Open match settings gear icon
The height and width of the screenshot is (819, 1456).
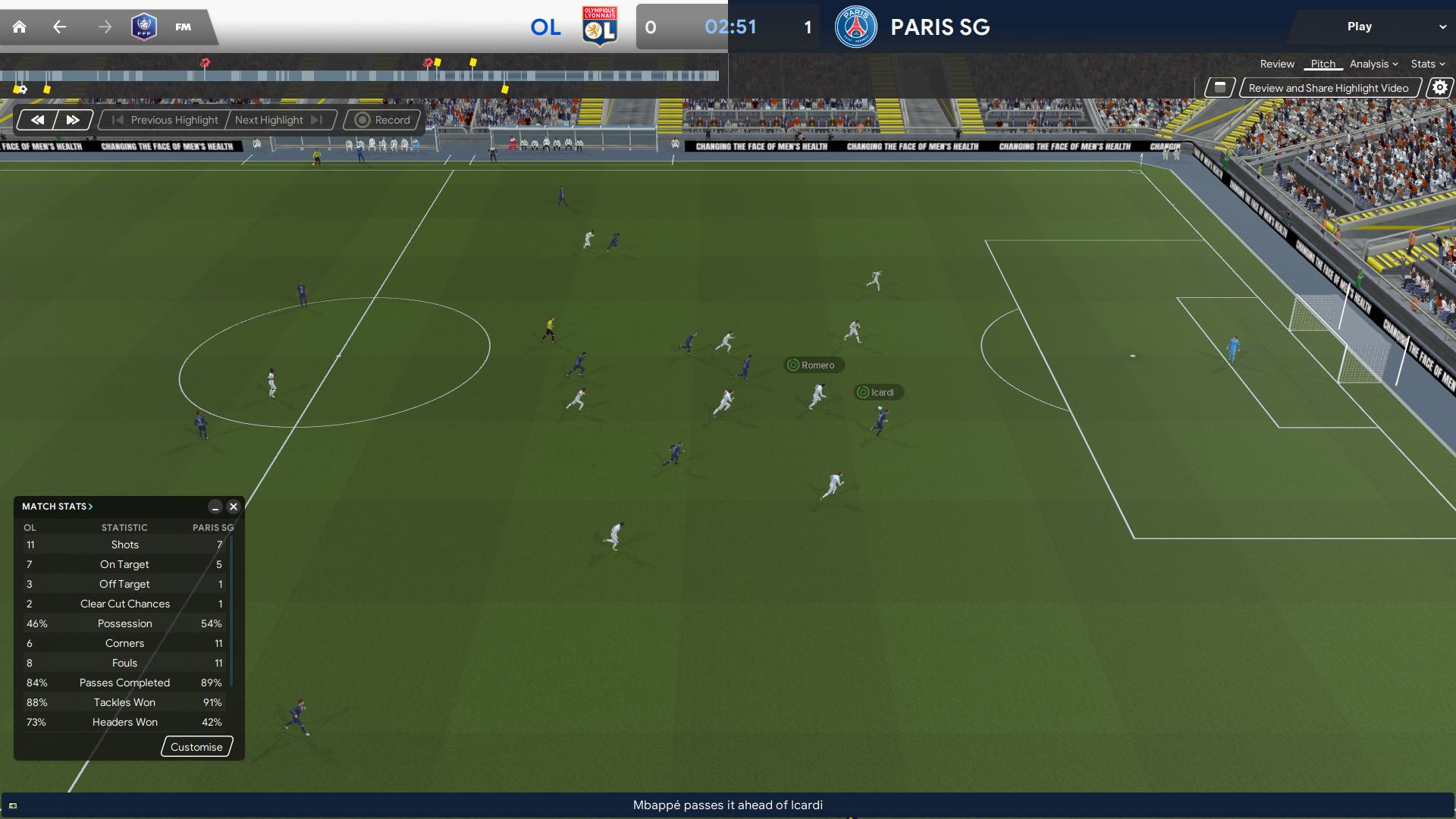click(1439, 88)
